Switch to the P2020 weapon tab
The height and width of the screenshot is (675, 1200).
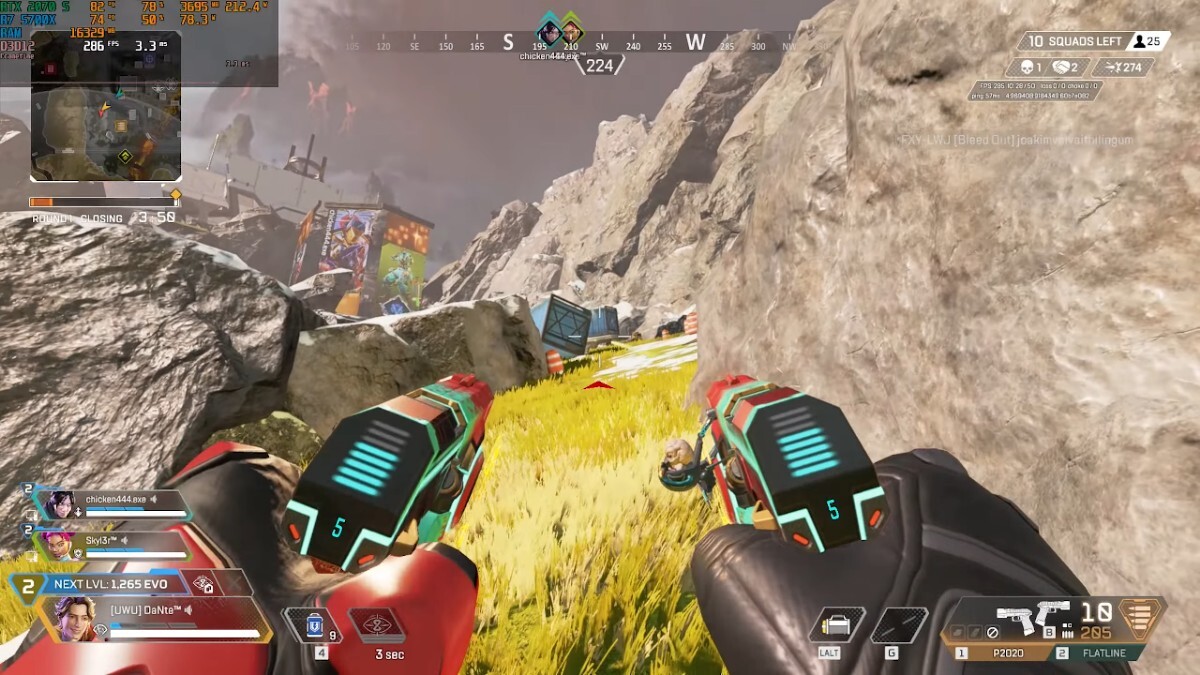pyautogui.click(x=1003, y=652)
